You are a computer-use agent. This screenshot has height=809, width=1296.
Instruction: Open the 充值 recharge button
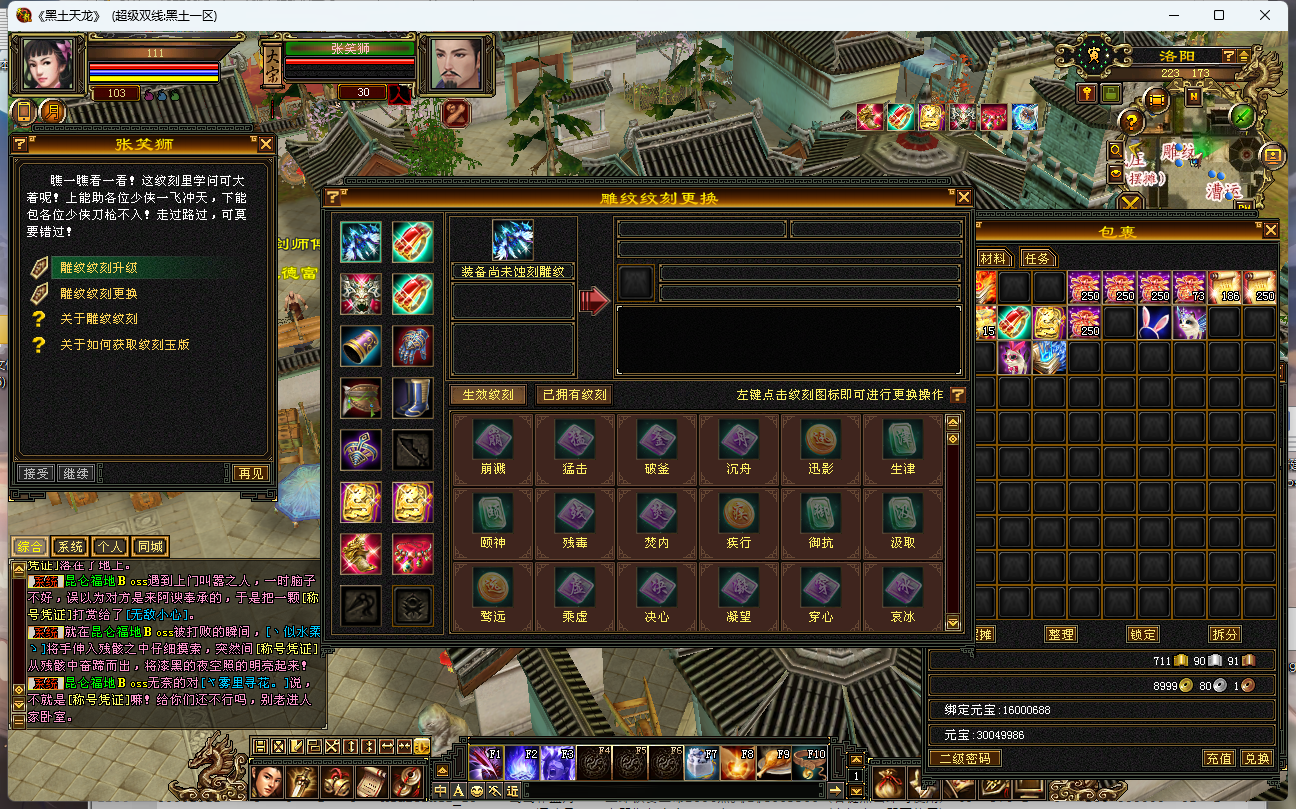pos(1218,758)
